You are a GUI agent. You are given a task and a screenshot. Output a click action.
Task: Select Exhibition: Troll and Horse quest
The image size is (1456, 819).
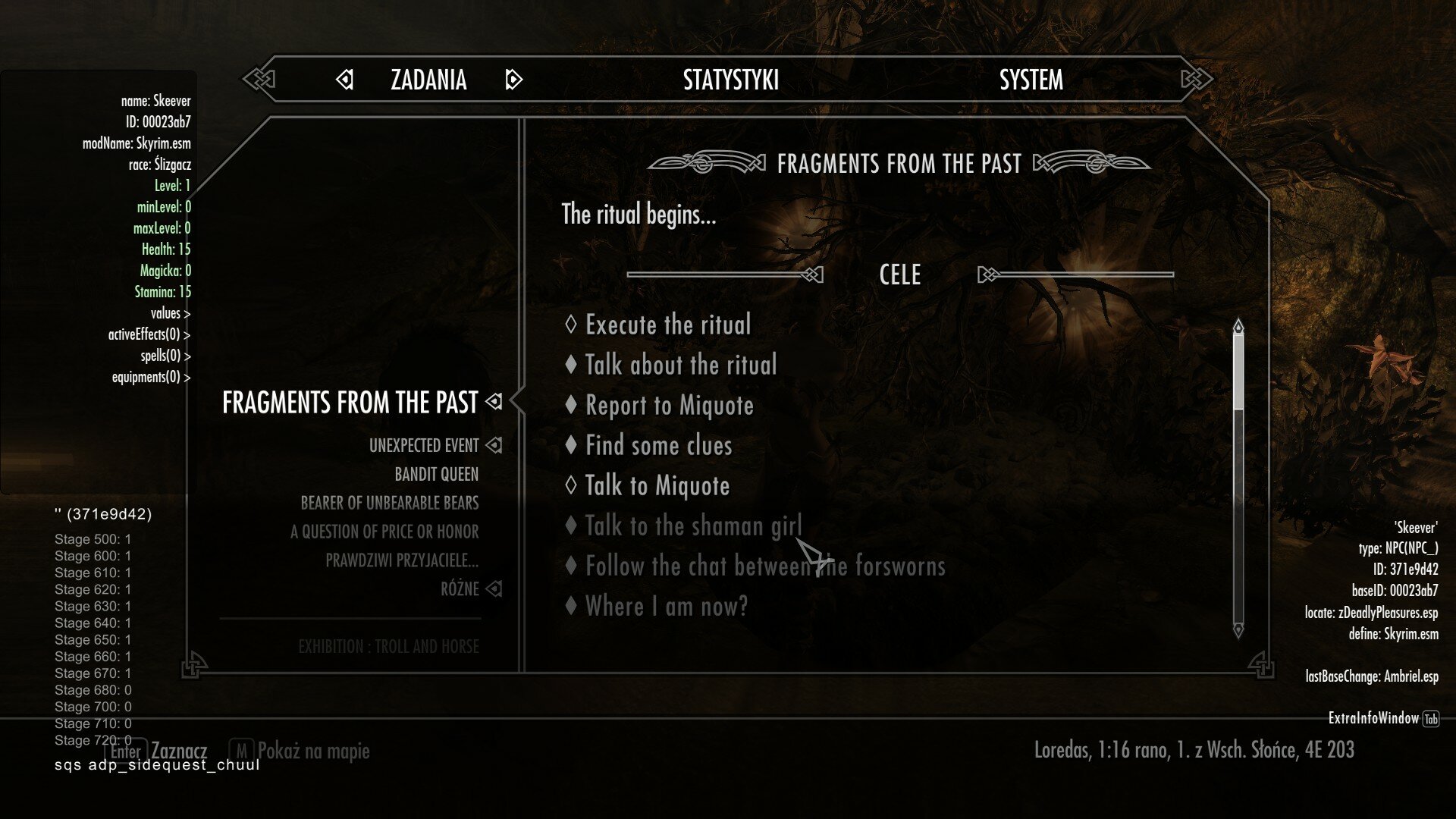pos(388,647)
